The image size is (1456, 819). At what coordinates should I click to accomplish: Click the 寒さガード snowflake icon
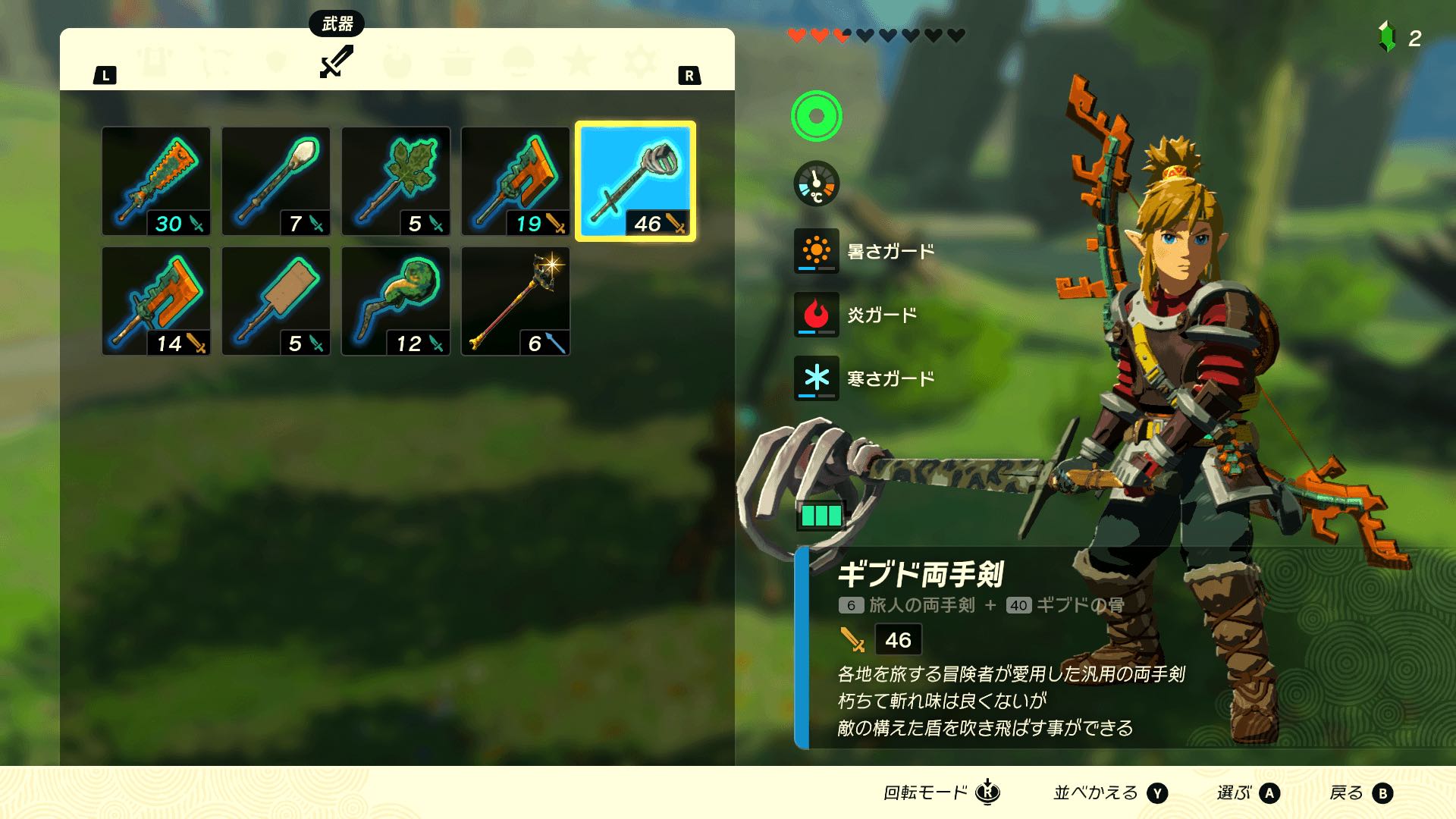[x=817, y=378]
